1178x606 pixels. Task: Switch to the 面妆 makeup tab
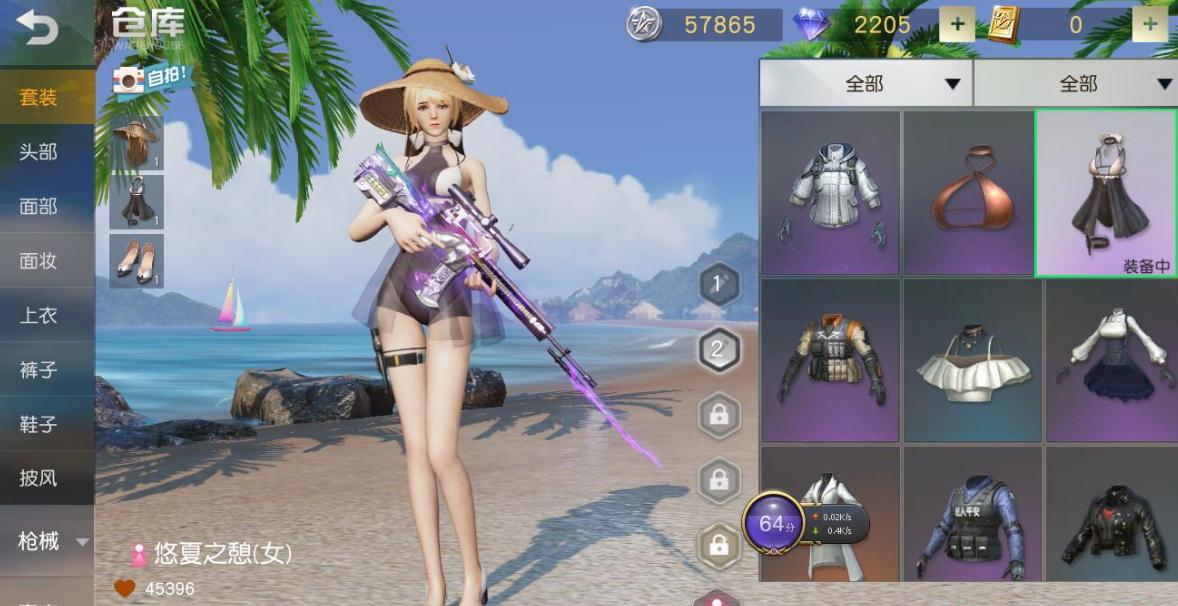tap(39, 261)
